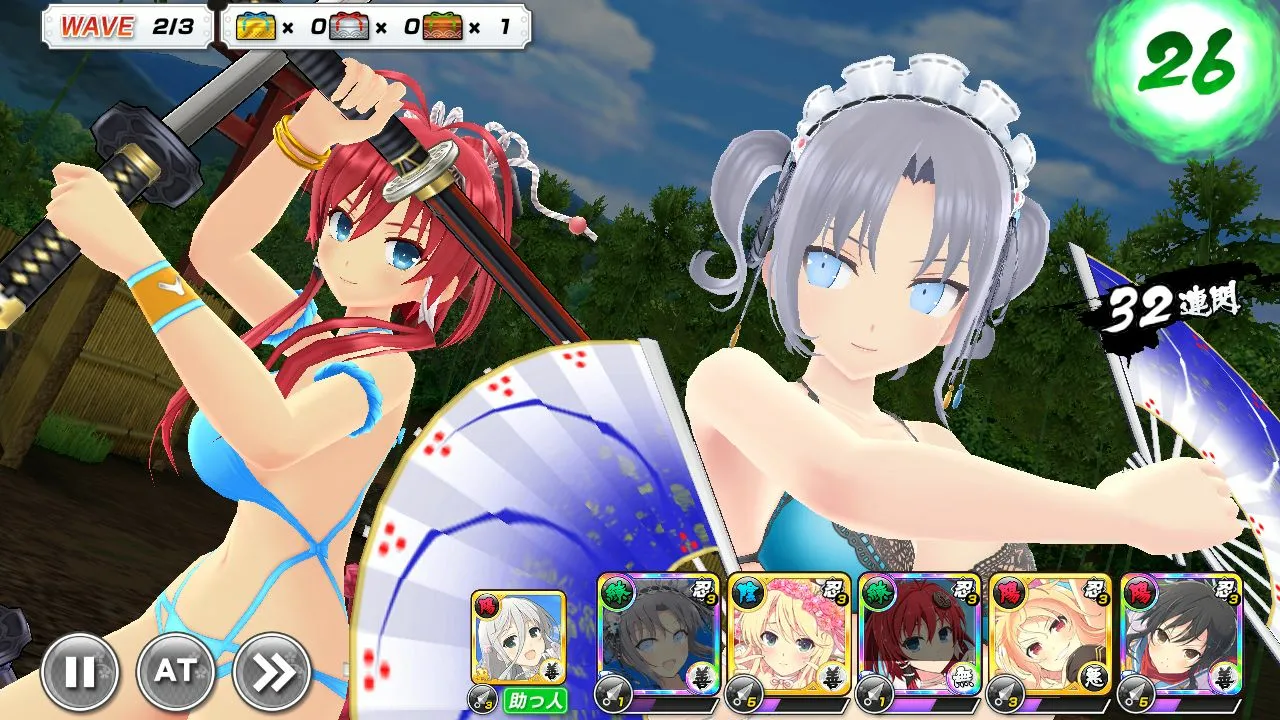Screen dimensions: 1280x720
Task: Activate the fast-forward speed button
Action: point(272,672)
